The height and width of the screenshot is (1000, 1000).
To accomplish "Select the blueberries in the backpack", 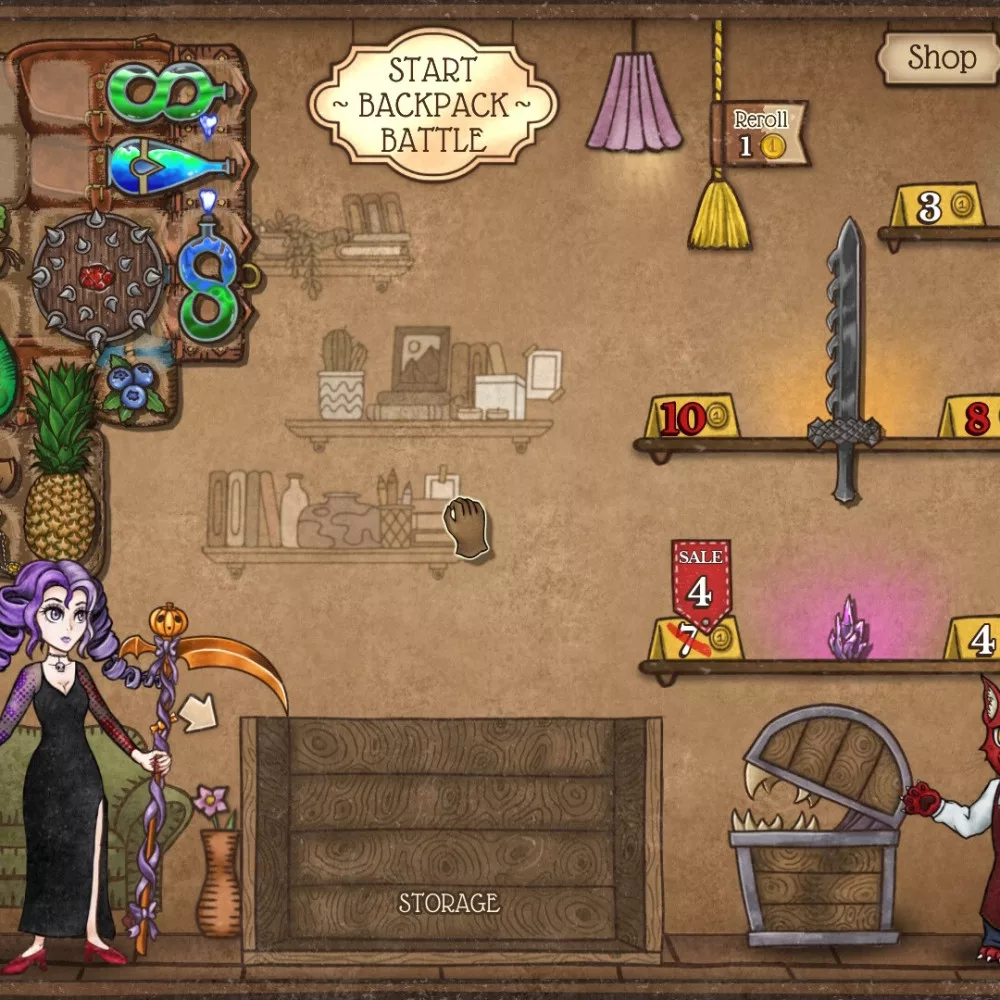I will pyautogui.click(x=132, y=389).
